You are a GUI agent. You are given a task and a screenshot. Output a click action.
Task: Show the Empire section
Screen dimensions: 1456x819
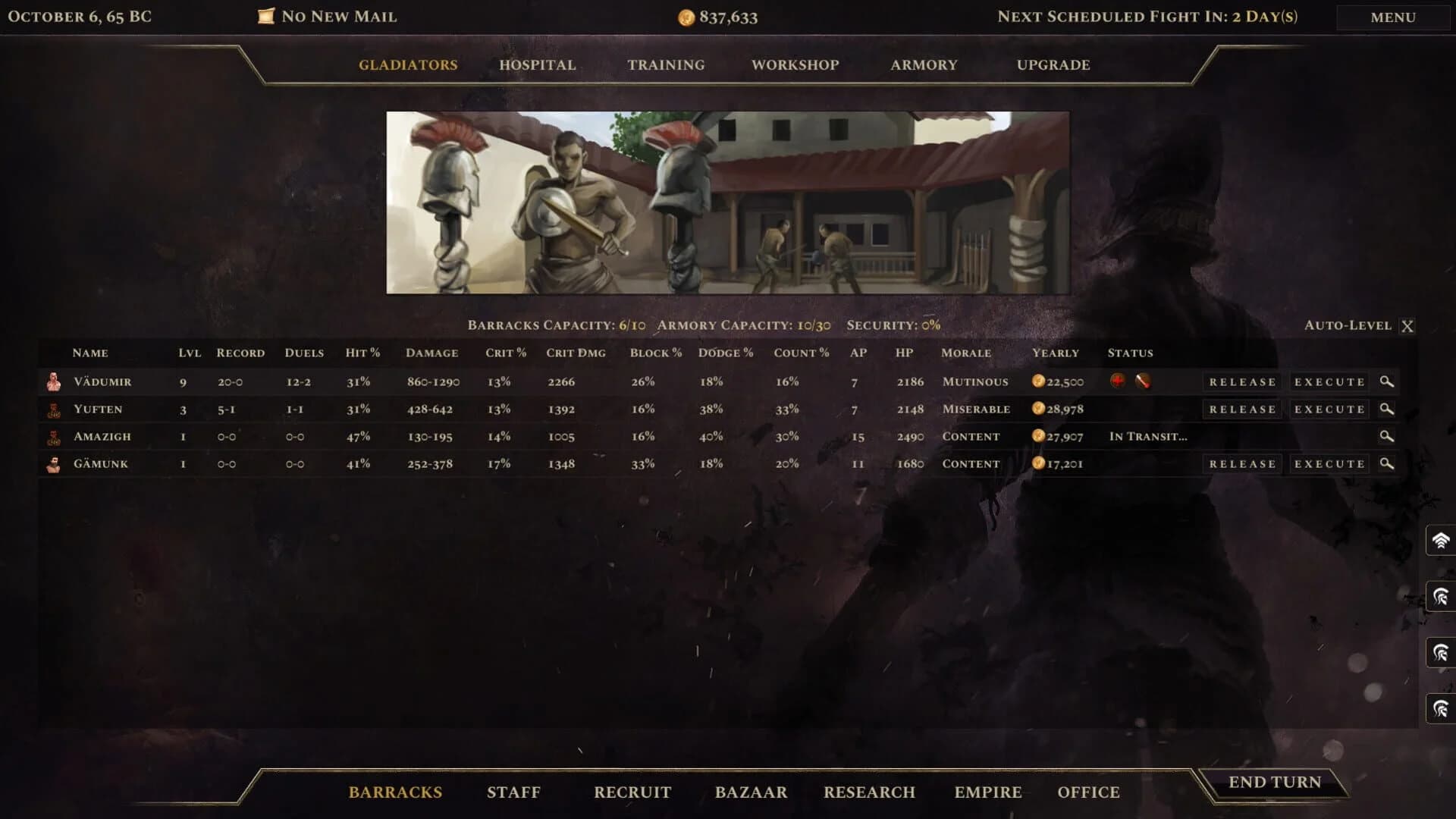[x=987, y=792]
